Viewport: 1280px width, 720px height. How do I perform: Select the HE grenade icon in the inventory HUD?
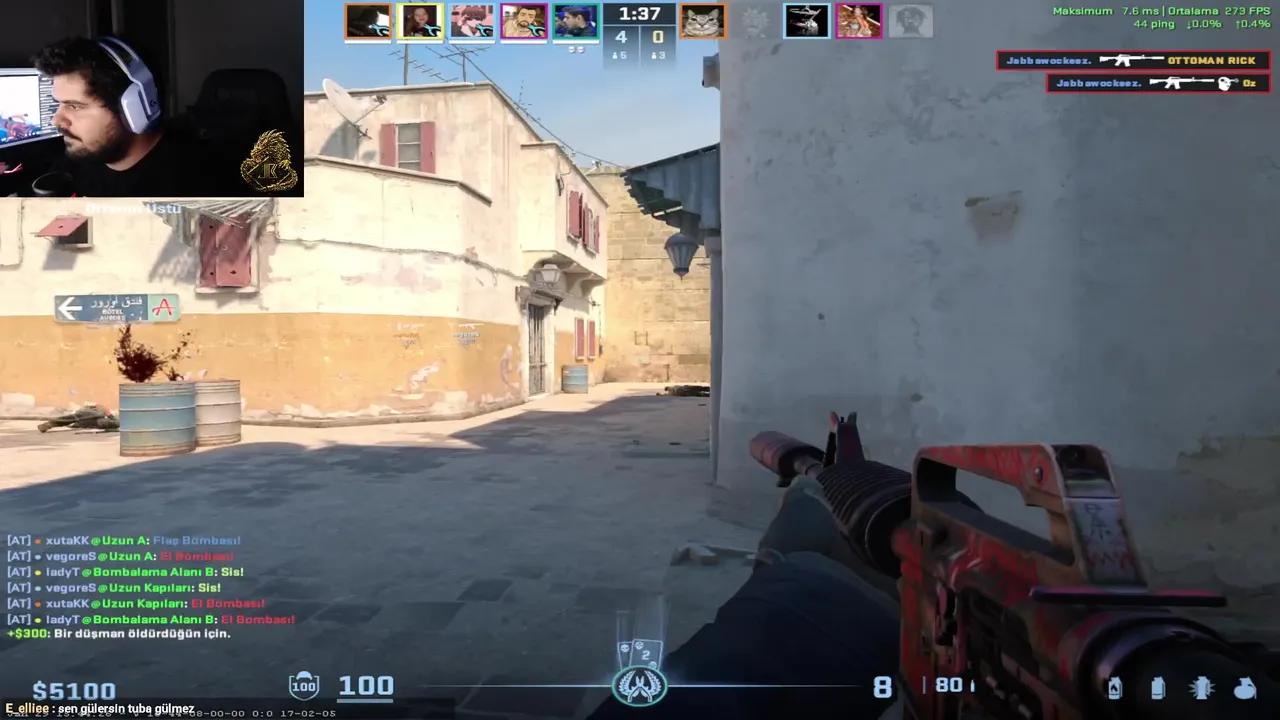pyautogui.click(x=1244, y=687)
